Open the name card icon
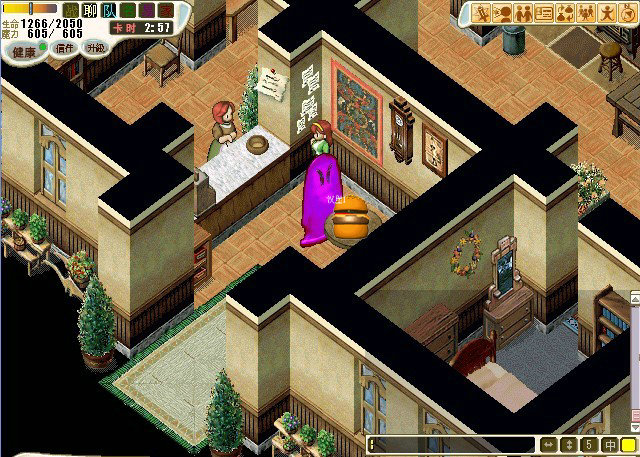This screenshot has width=640, height=457. click(544, 13)
